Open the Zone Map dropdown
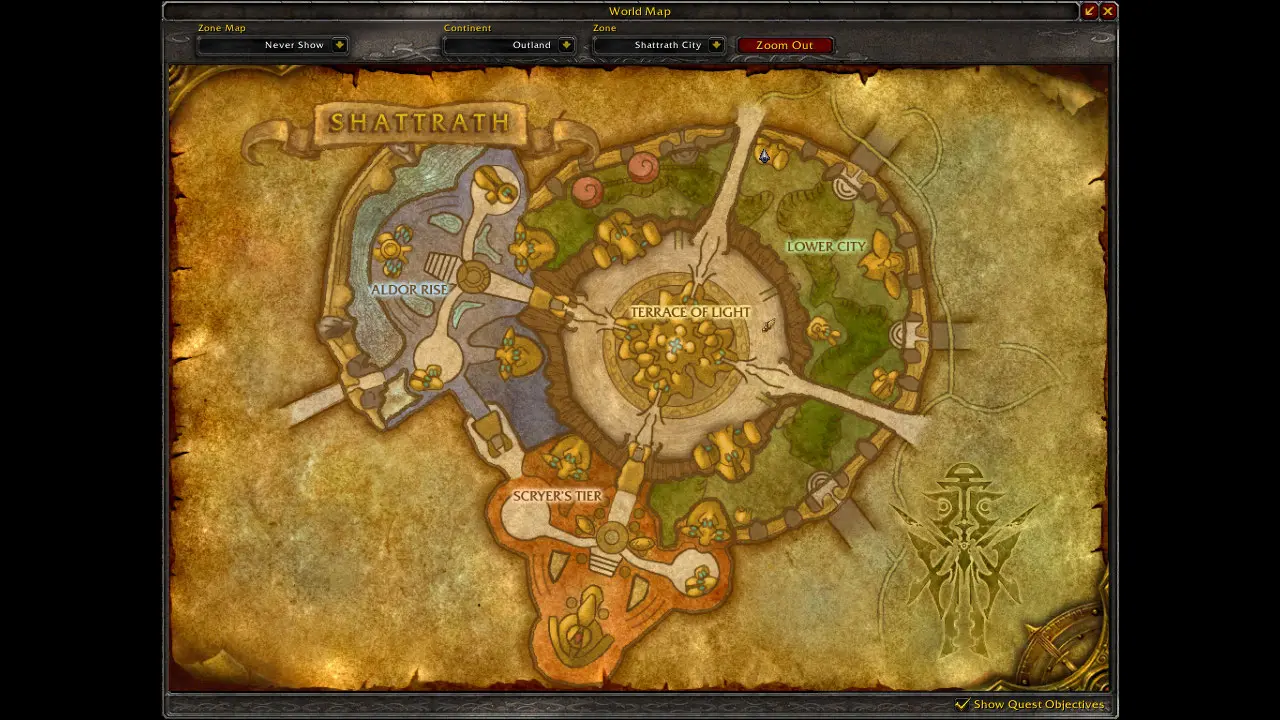 [x=340, y=45]
